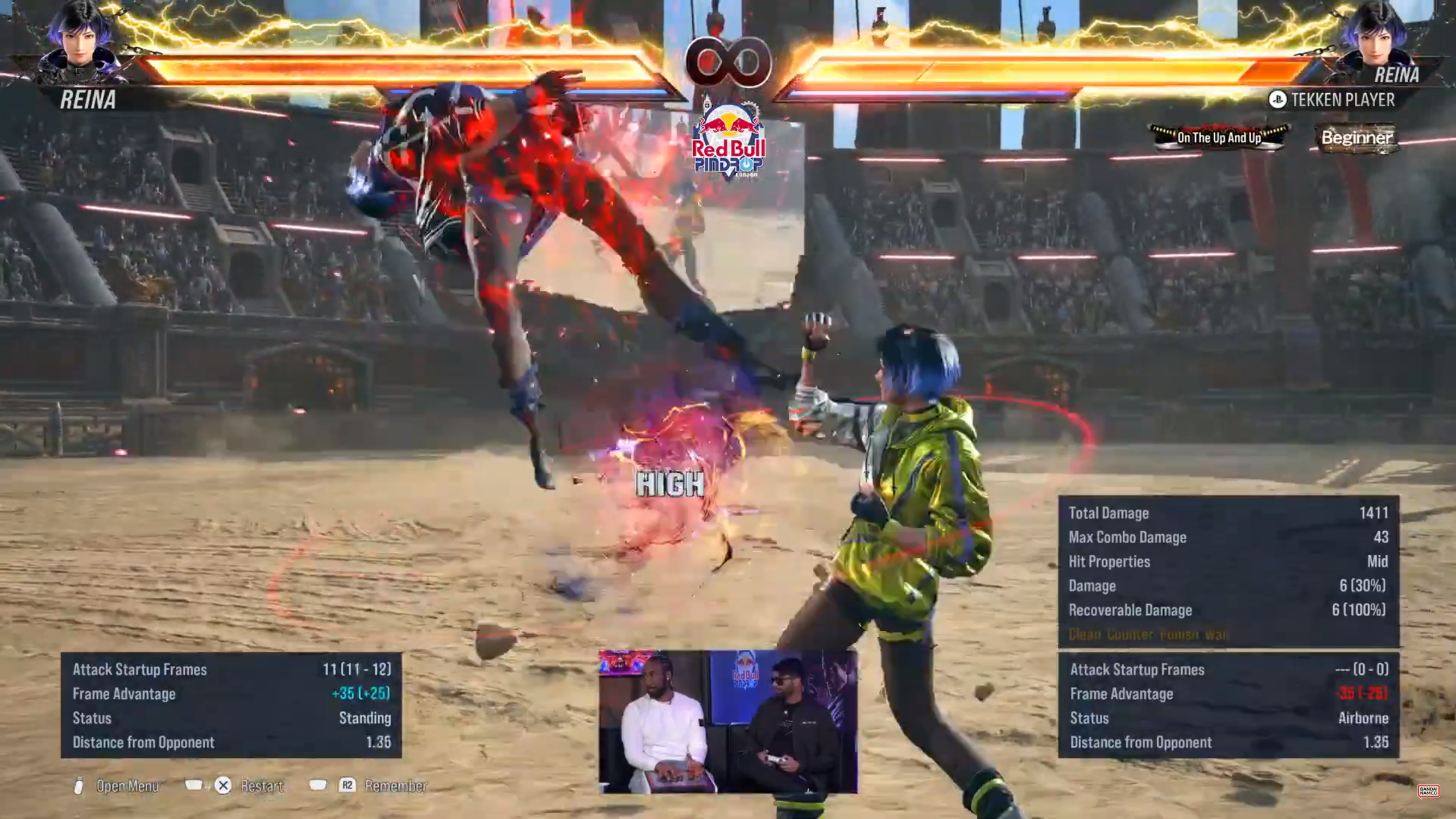The height and width of the screenshot is (819, 1456).
Task: Select the Beginner rank badge
Action: point(1356,138)
